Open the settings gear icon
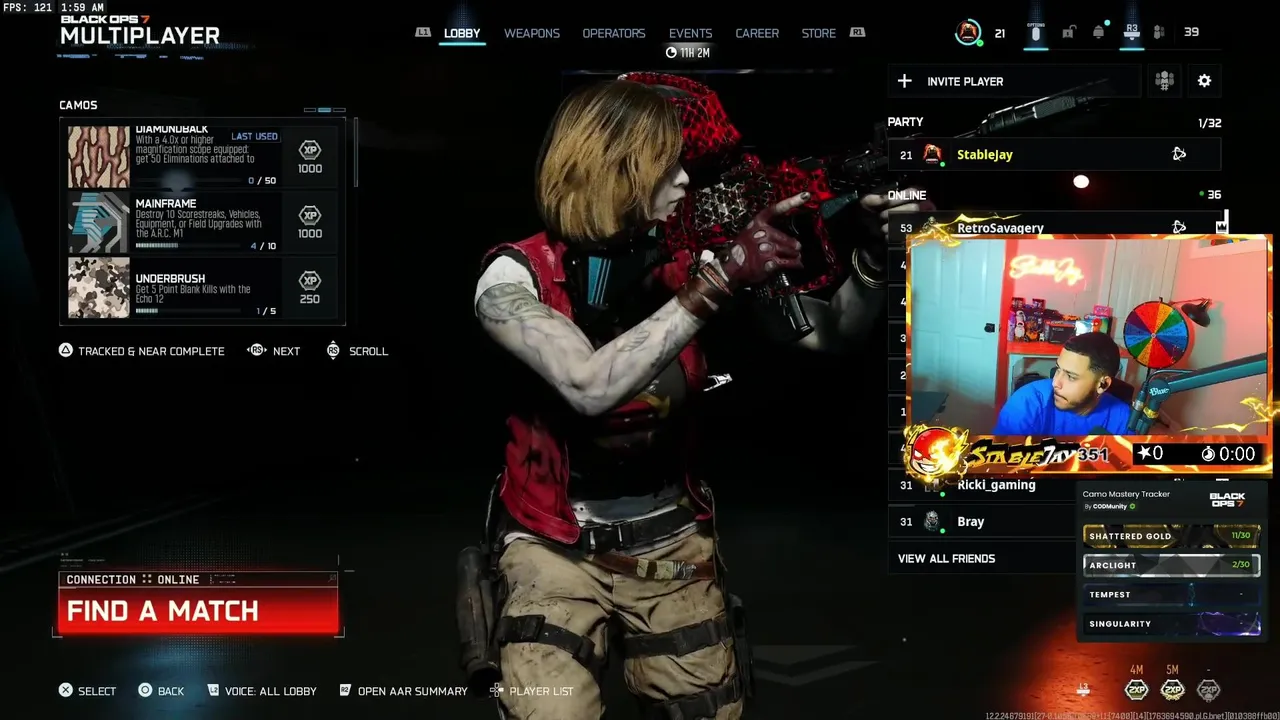The image size is (1280, 720). tap(1204, 81)
